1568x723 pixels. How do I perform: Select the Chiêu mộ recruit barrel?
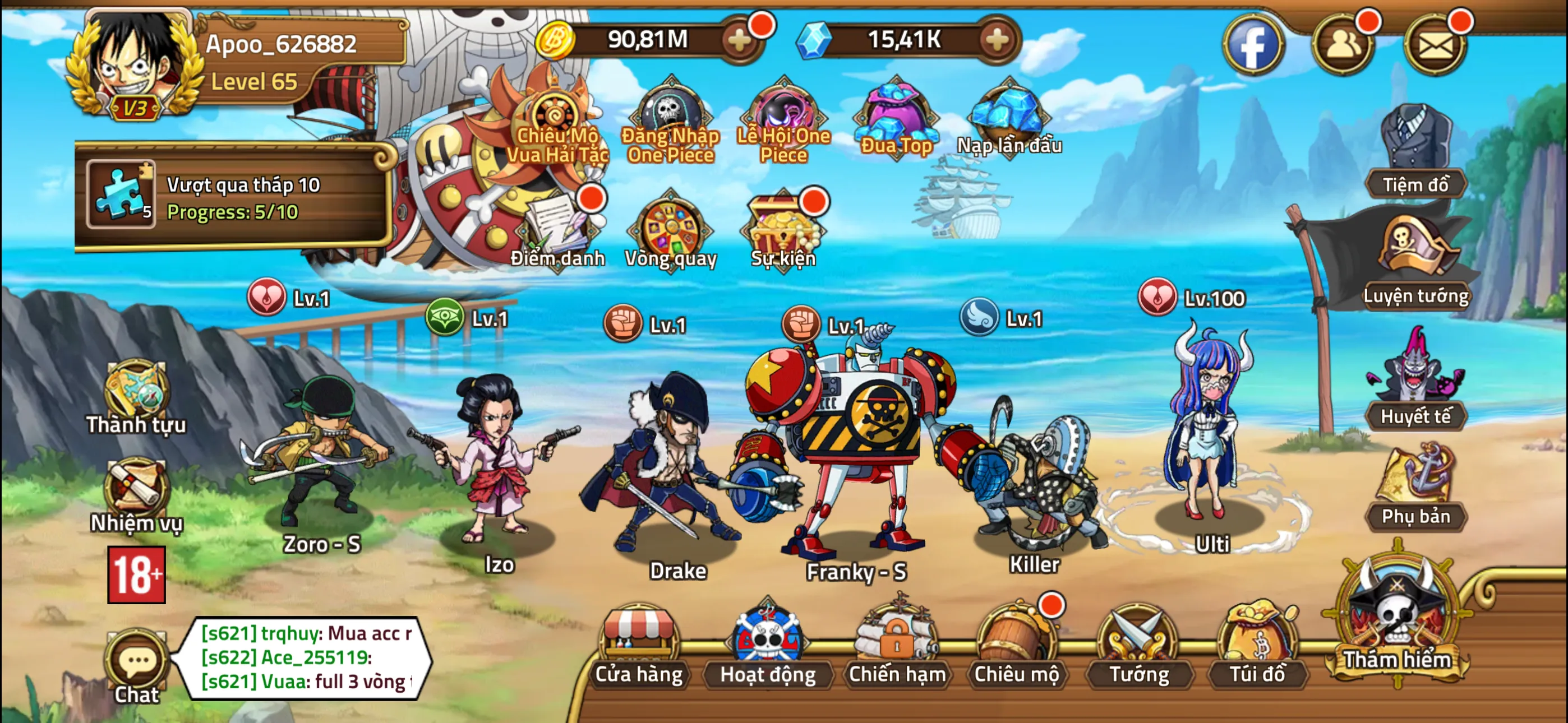point(1016,645)
